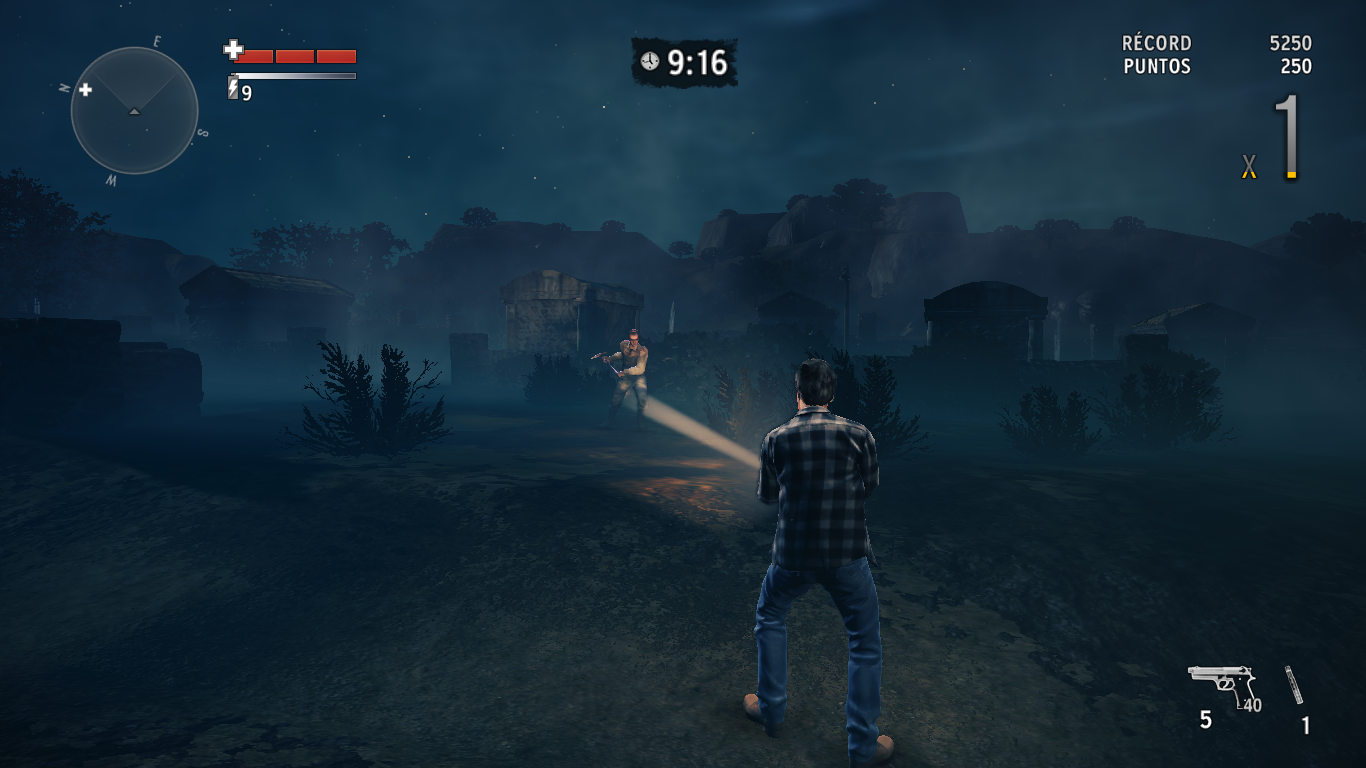Click the white cross marker on radar
The image size is (1366, 768).
coord(86,90)
